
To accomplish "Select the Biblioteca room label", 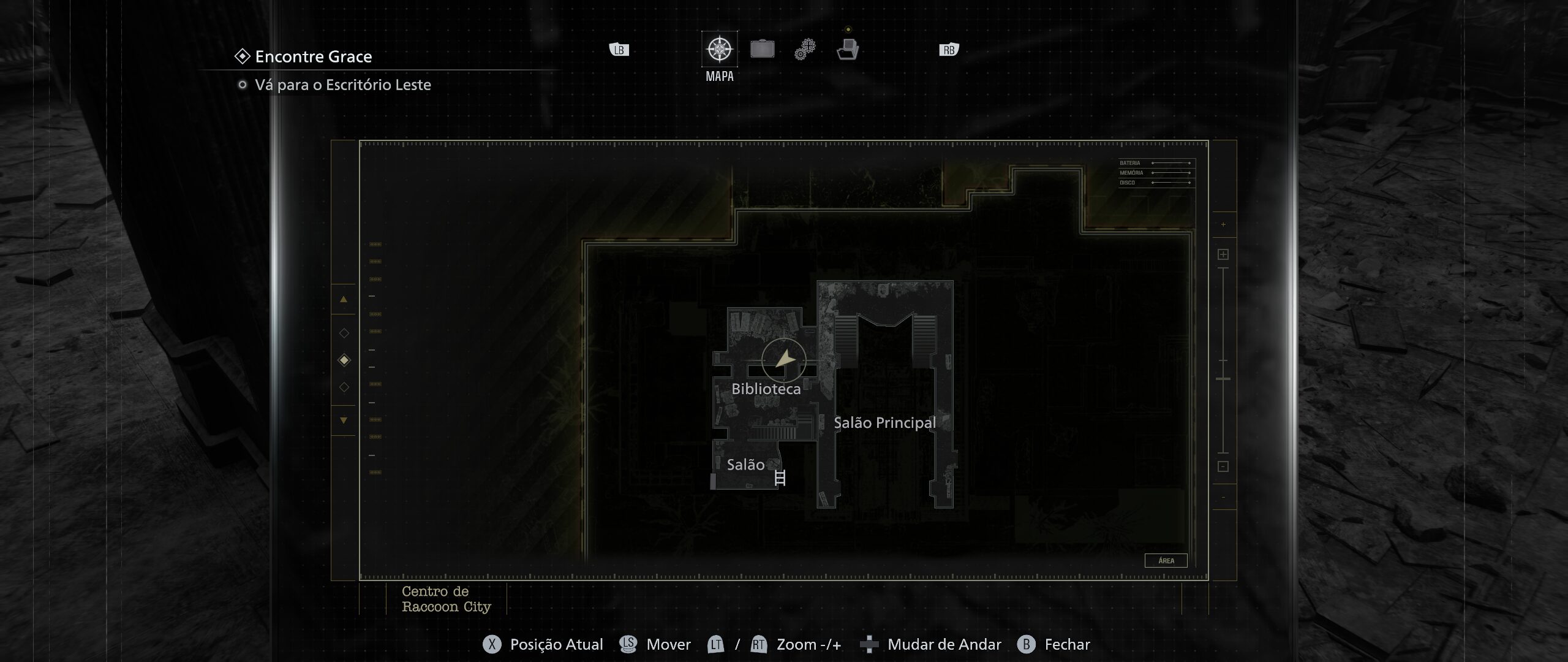I will pos(766,389).
